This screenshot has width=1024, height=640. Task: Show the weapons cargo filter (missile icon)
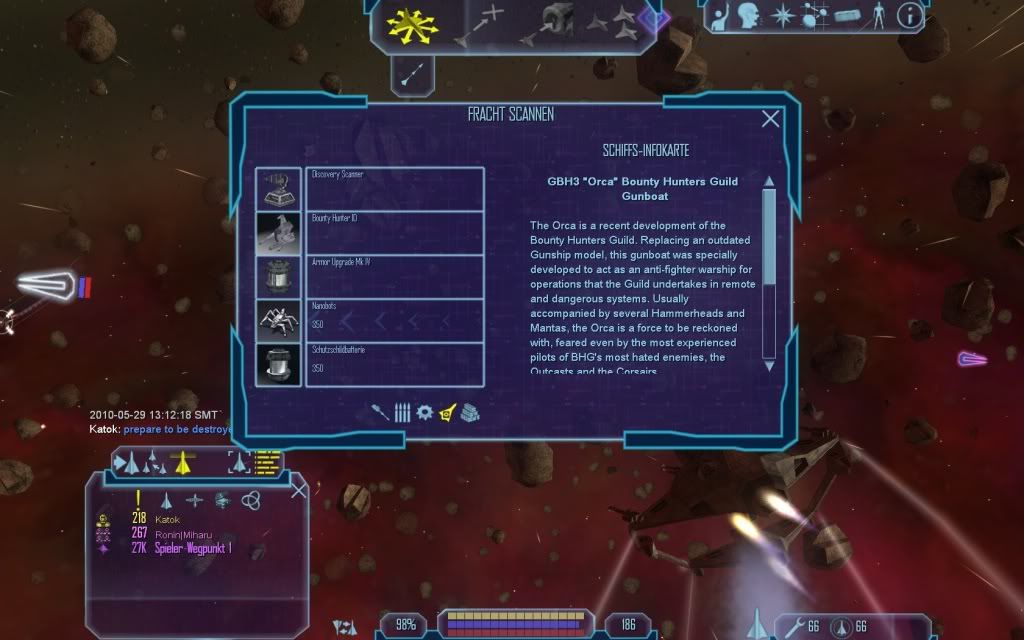(380, 412)
